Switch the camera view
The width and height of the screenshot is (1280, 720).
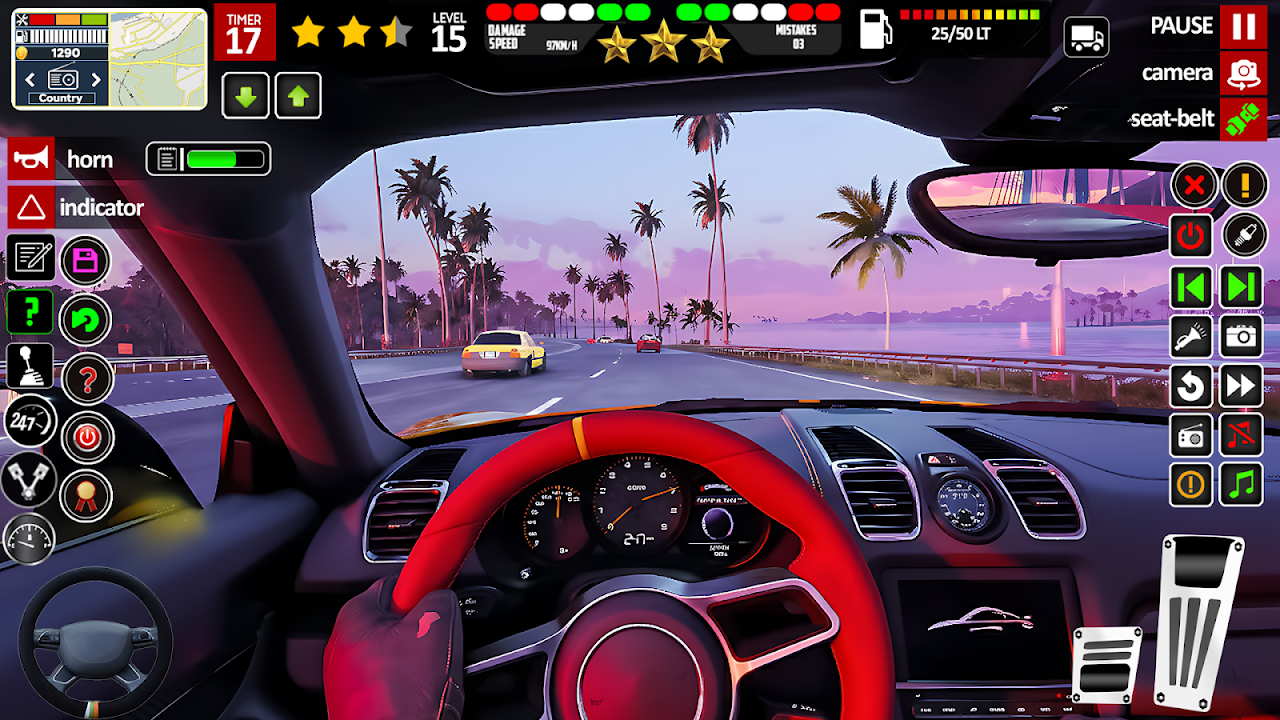click(x=1243, y=73)
